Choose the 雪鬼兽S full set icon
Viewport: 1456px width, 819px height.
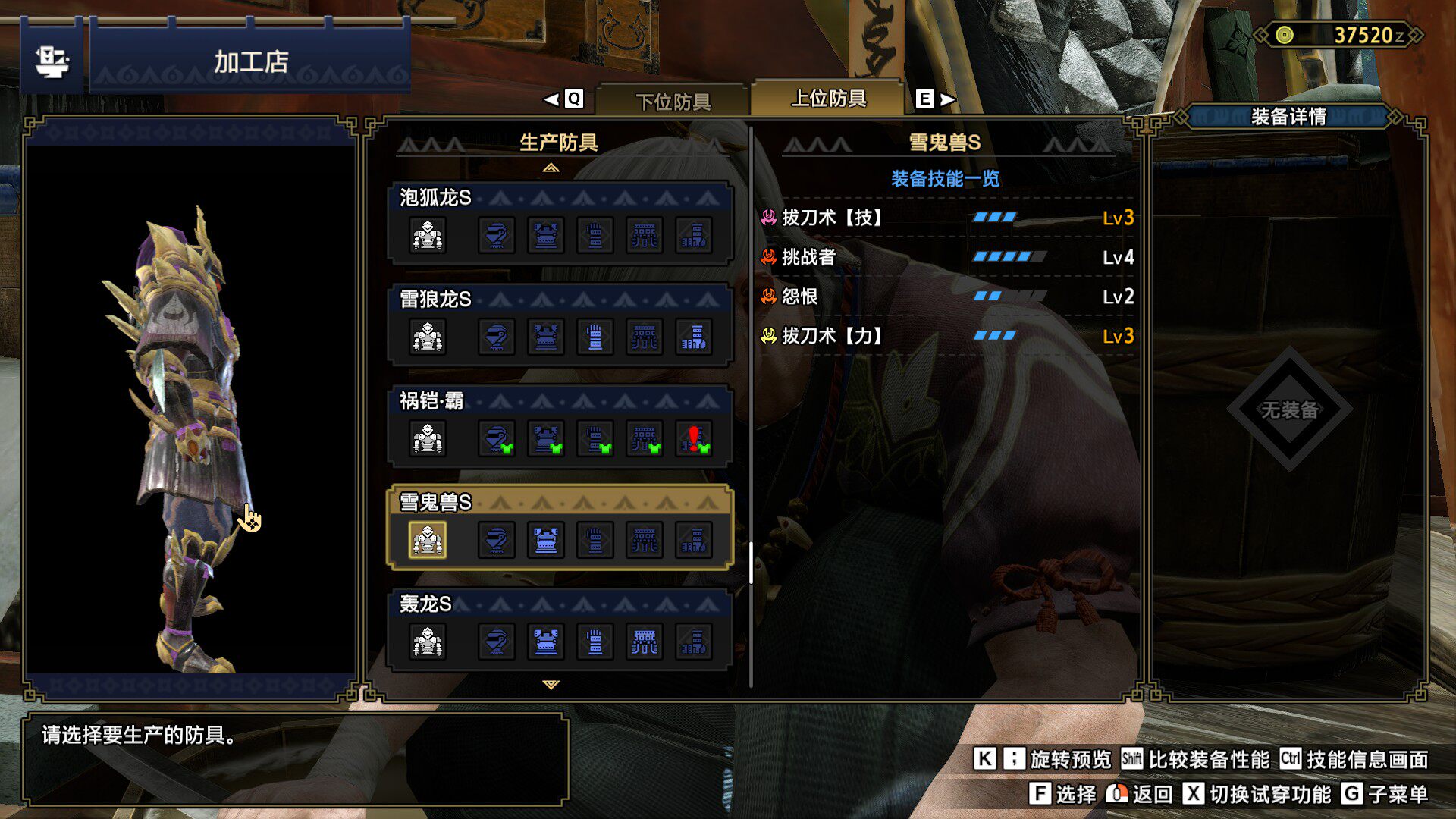[428, 540]
